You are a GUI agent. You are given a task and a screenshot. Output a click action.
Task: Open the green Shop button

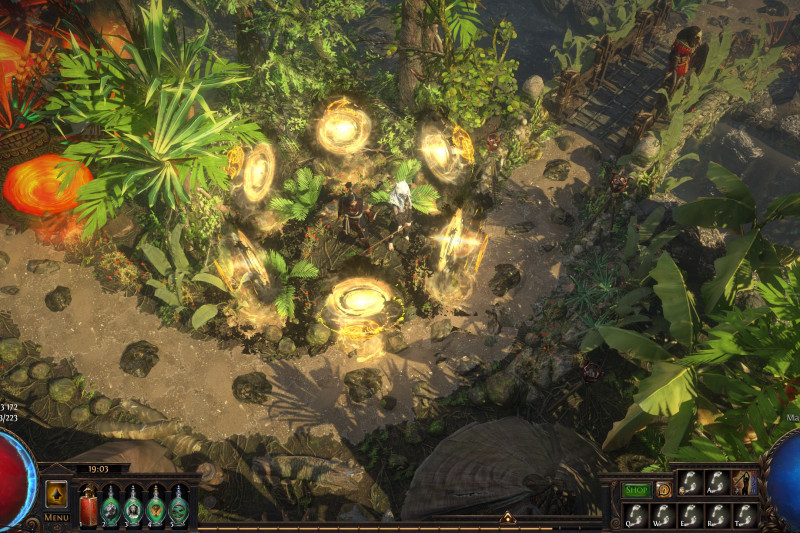pos(636,489)
